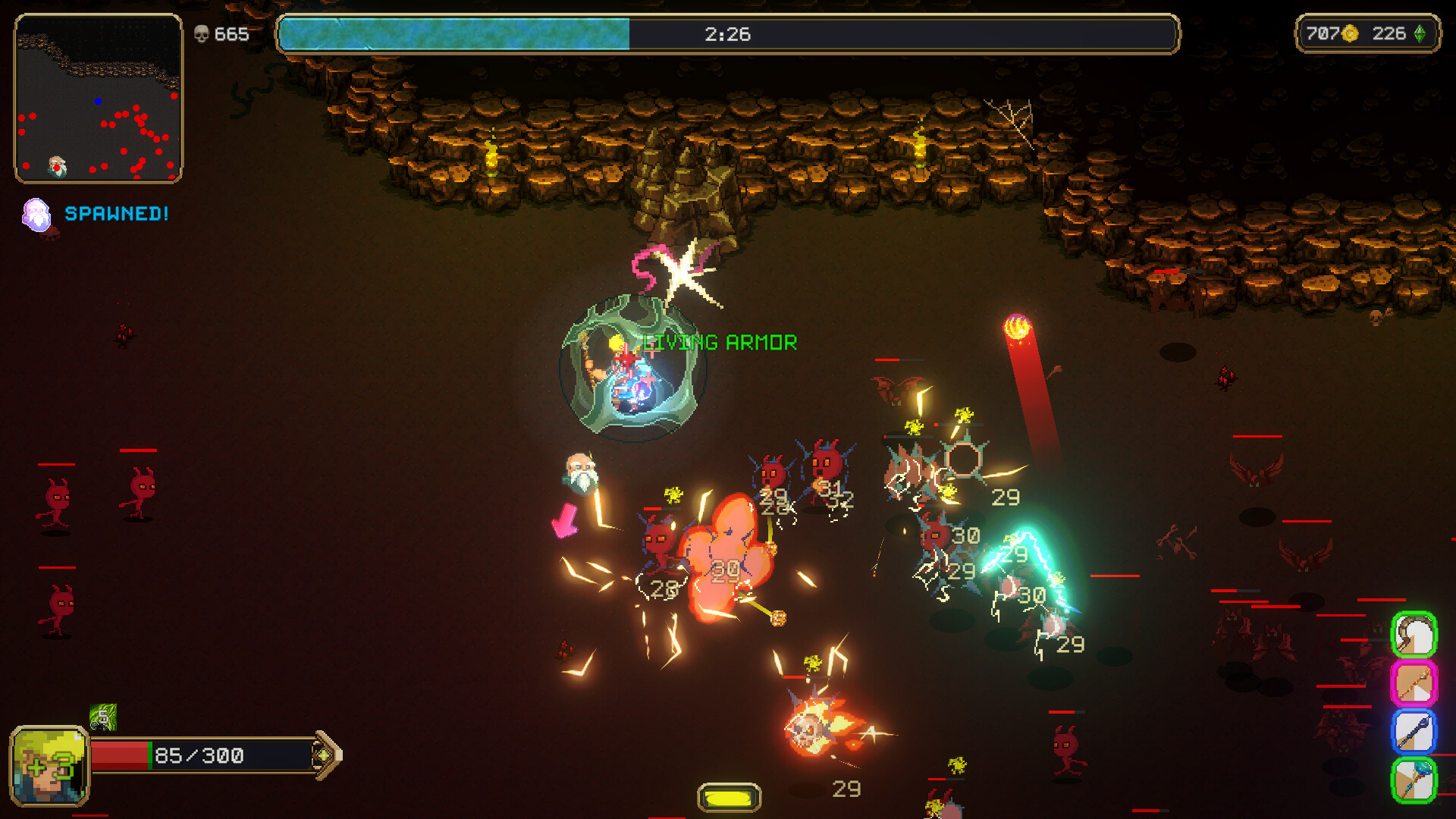Image resolution: width=1456 pixels, height=819 pixels.
Task: Click the wizard spawned notification icon
Action: (x=36, y=215)
